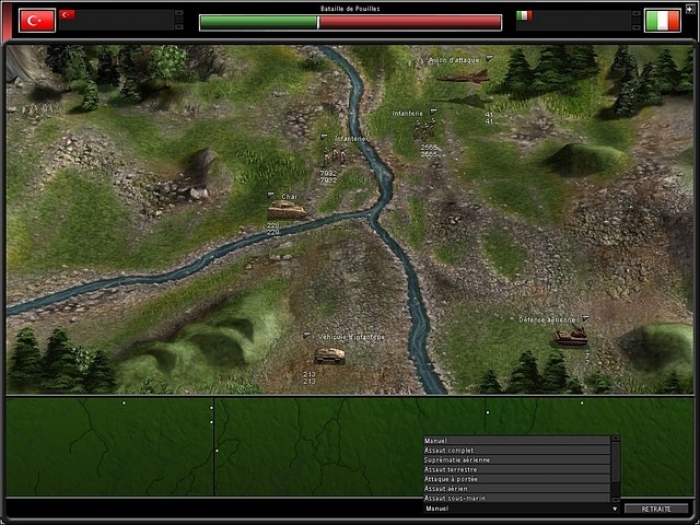Toggle the tactics dropdown arrow beside Retraite
Image resolution: width=700 pixels, height=525 pixels.
615,509
